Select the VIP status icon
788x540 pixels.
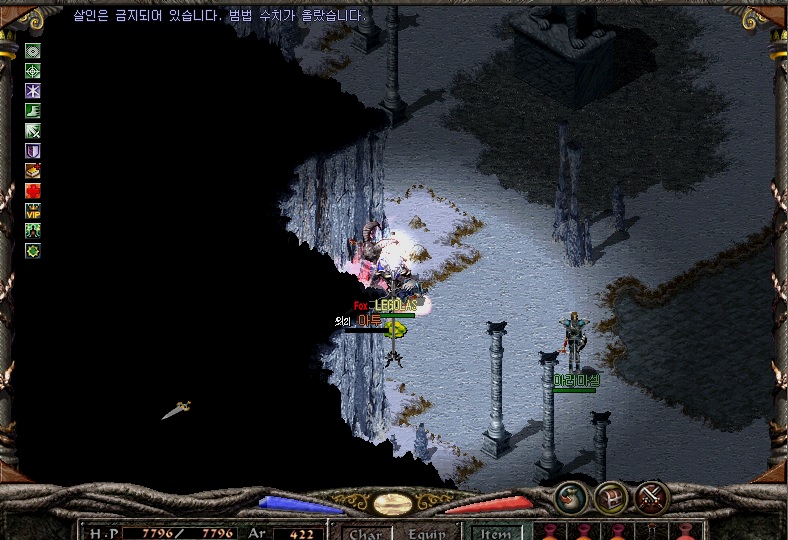tap(33, 211)
